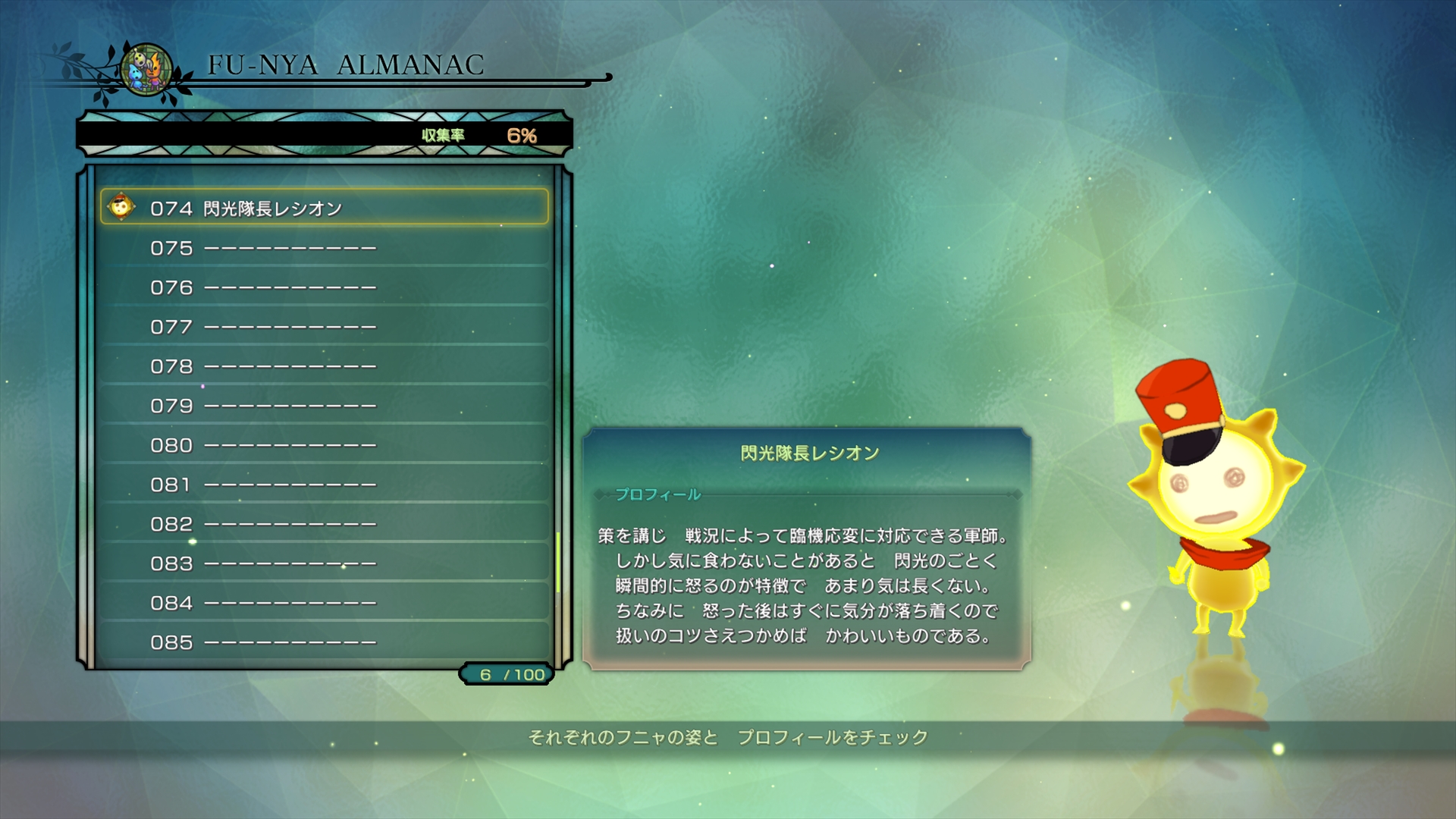The height and width of the screenshot is (819, 1456).
Task: Click the flame Fu-Nya inside the emblem medallion
Action: (155, 72)
